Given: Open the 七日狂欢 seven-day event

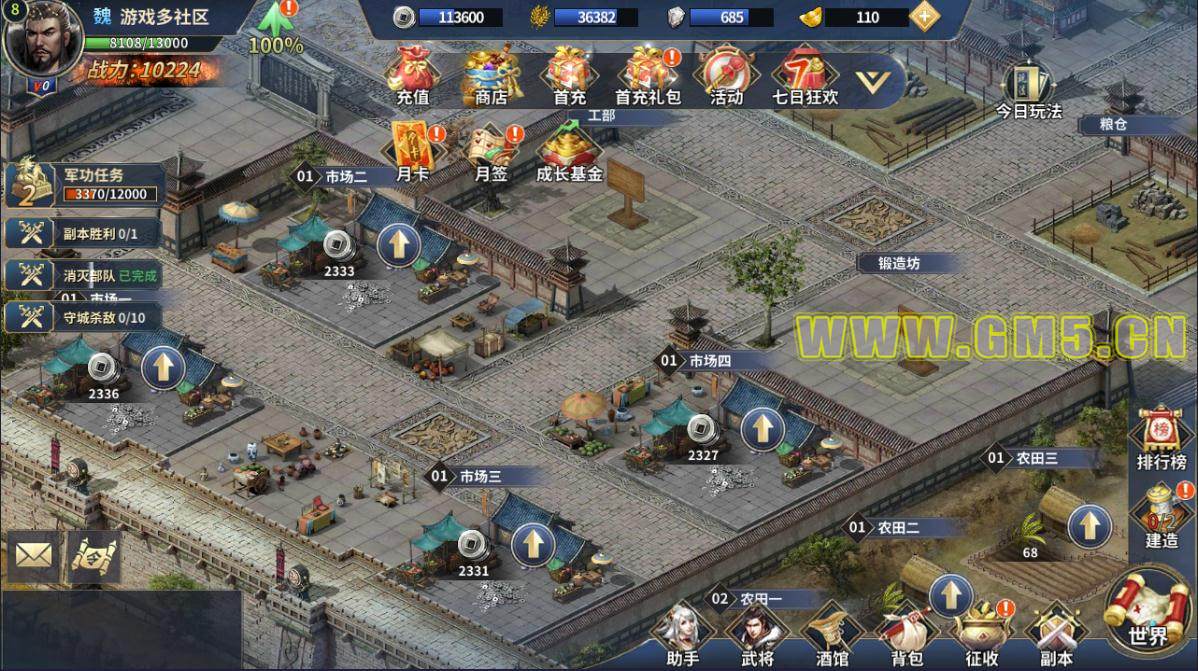Looking at the screenshot, I should (x=805, y=75).
